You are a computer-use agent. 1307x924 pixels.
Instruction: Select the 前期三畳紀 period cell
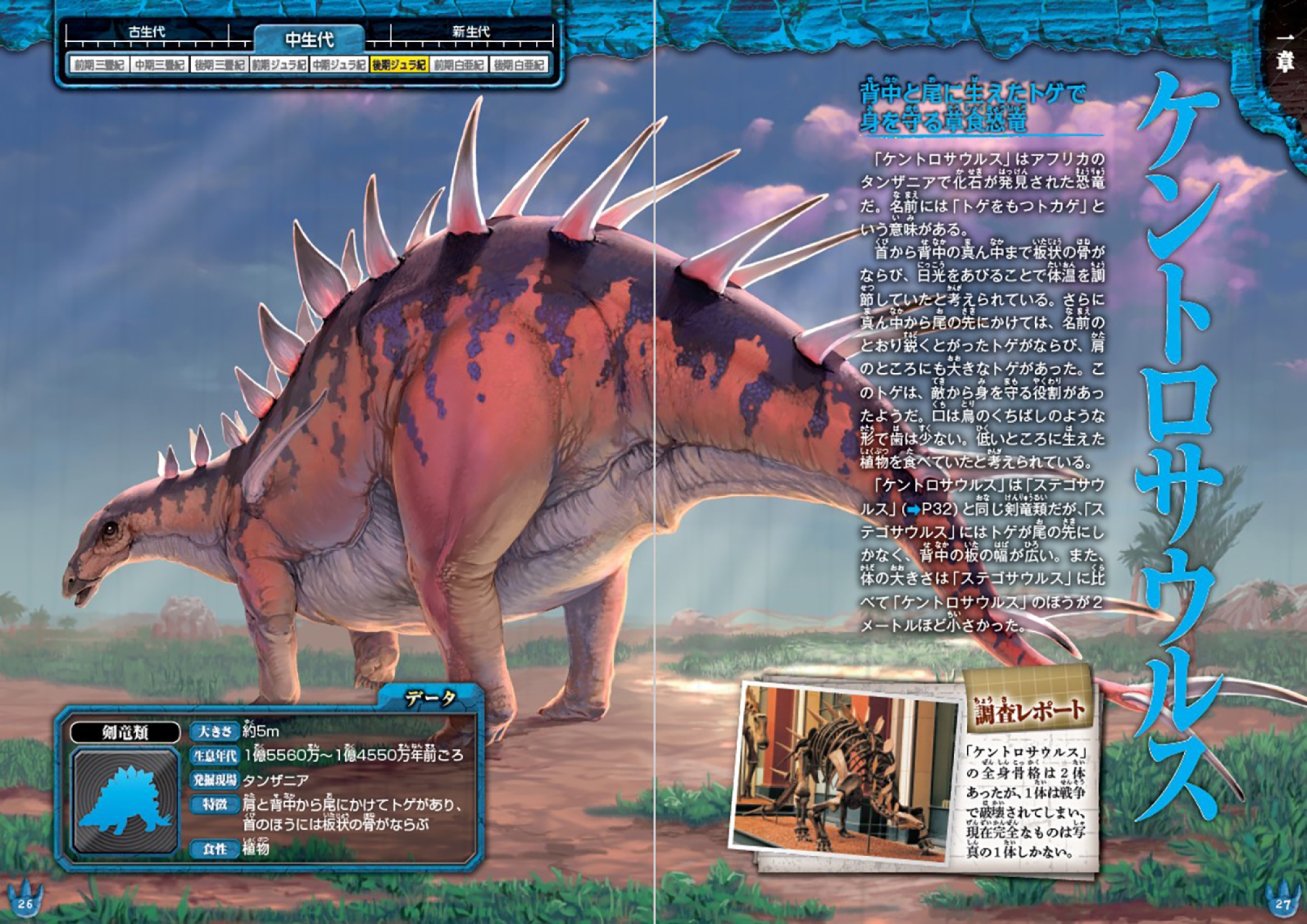click(x=99, y=65)
